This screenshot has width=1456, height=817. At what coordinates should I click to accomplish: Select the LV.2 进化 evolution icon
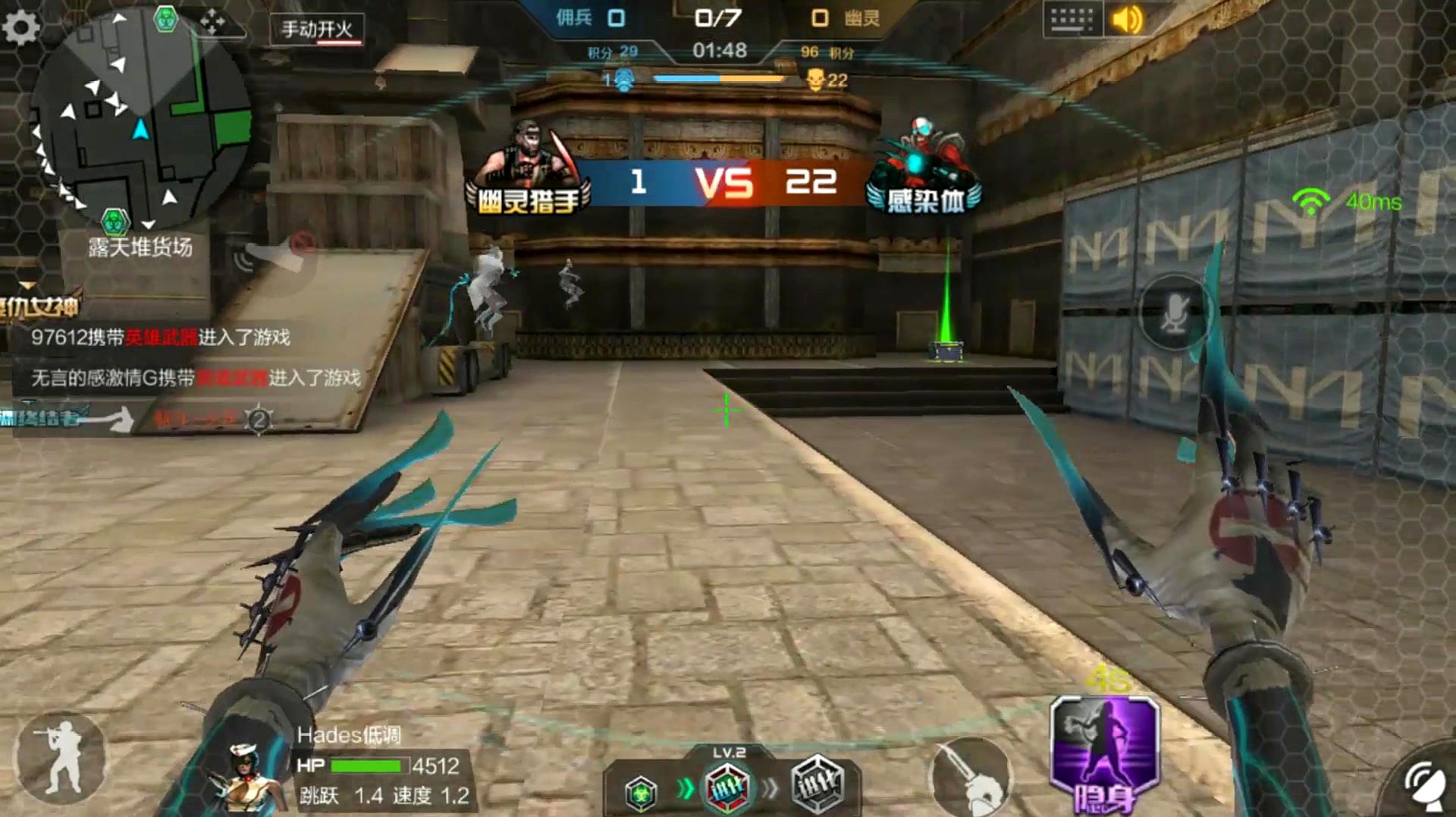pyautogui.click(x=727, y=788)
